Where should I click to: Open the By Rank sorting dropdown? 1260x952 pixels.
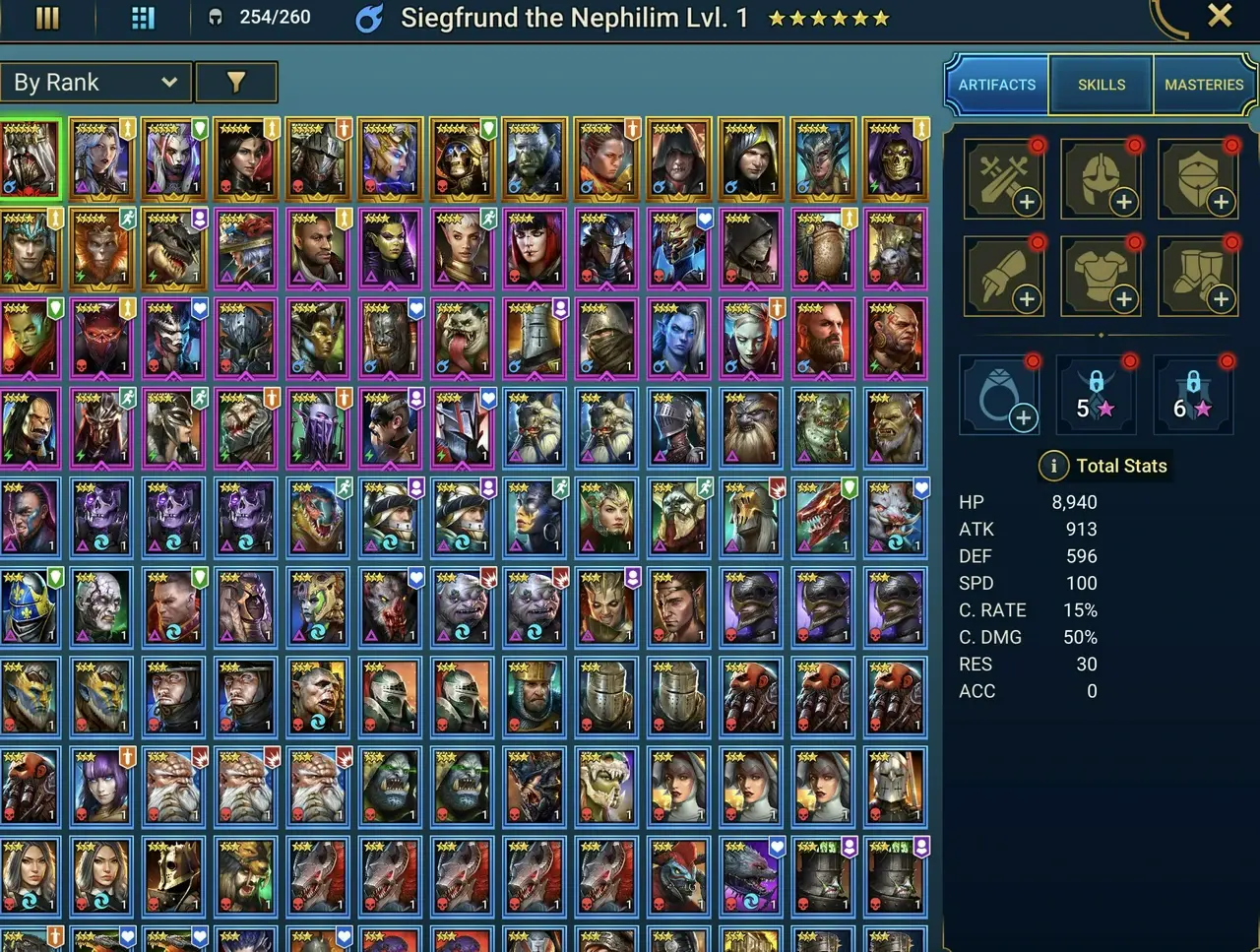click(95, 82)
